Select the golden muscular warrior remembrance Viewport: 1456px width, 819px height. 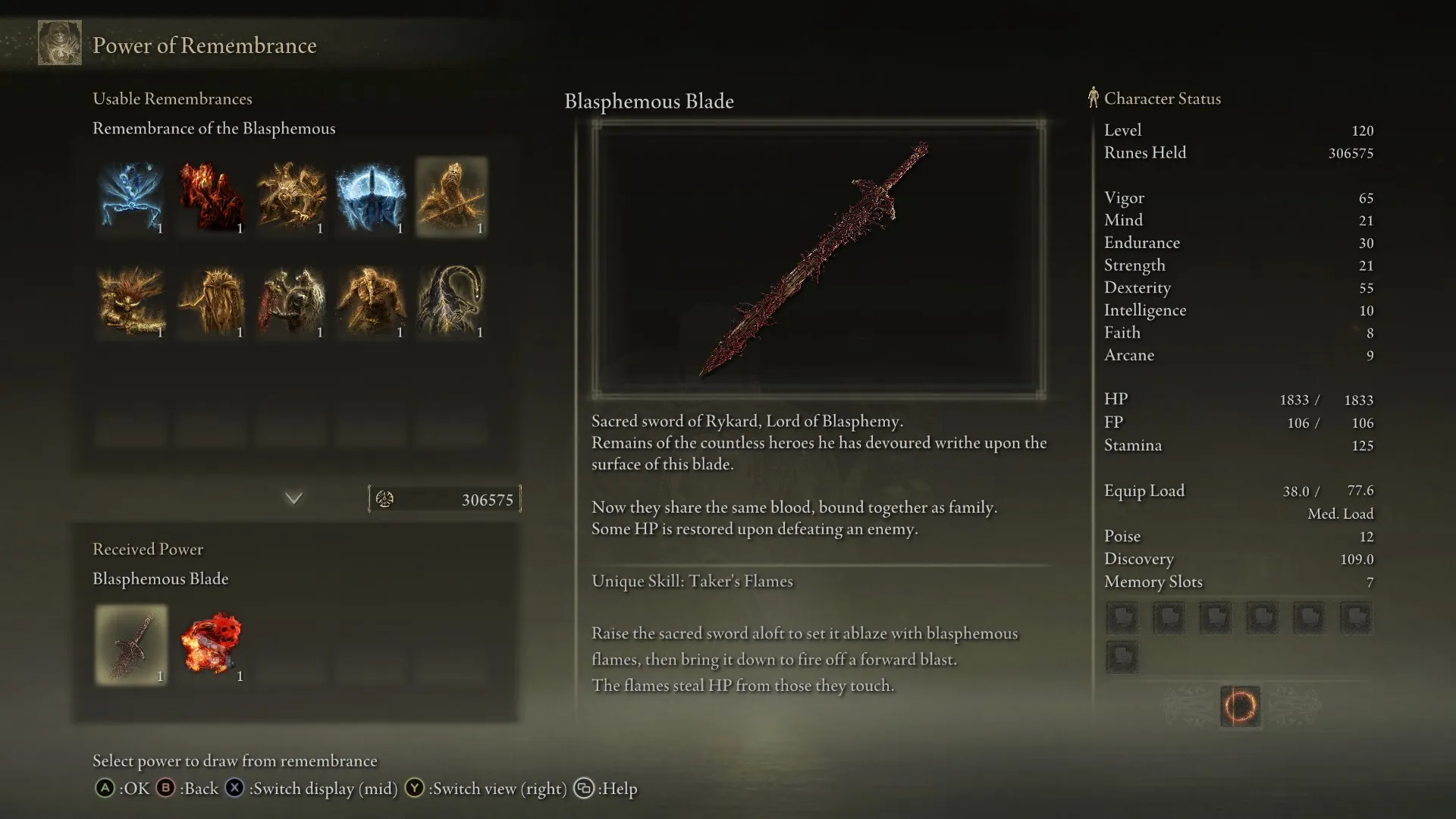[372, 301]
